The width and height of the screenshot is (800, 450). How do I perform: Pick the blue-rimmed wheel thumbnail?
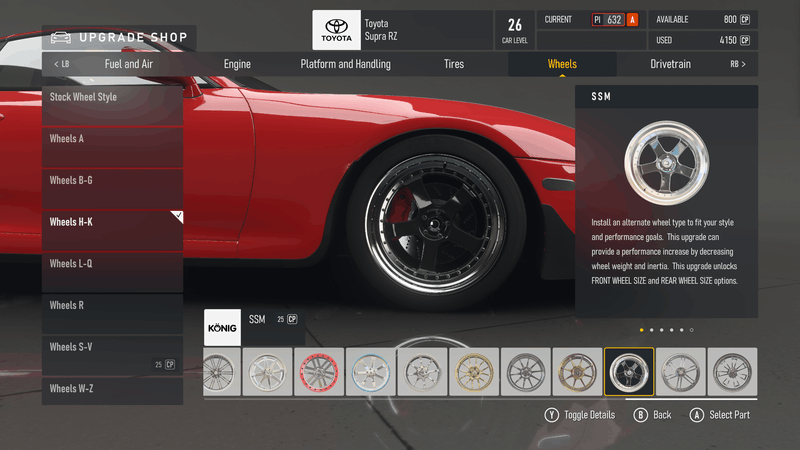[x=371, y=372]
